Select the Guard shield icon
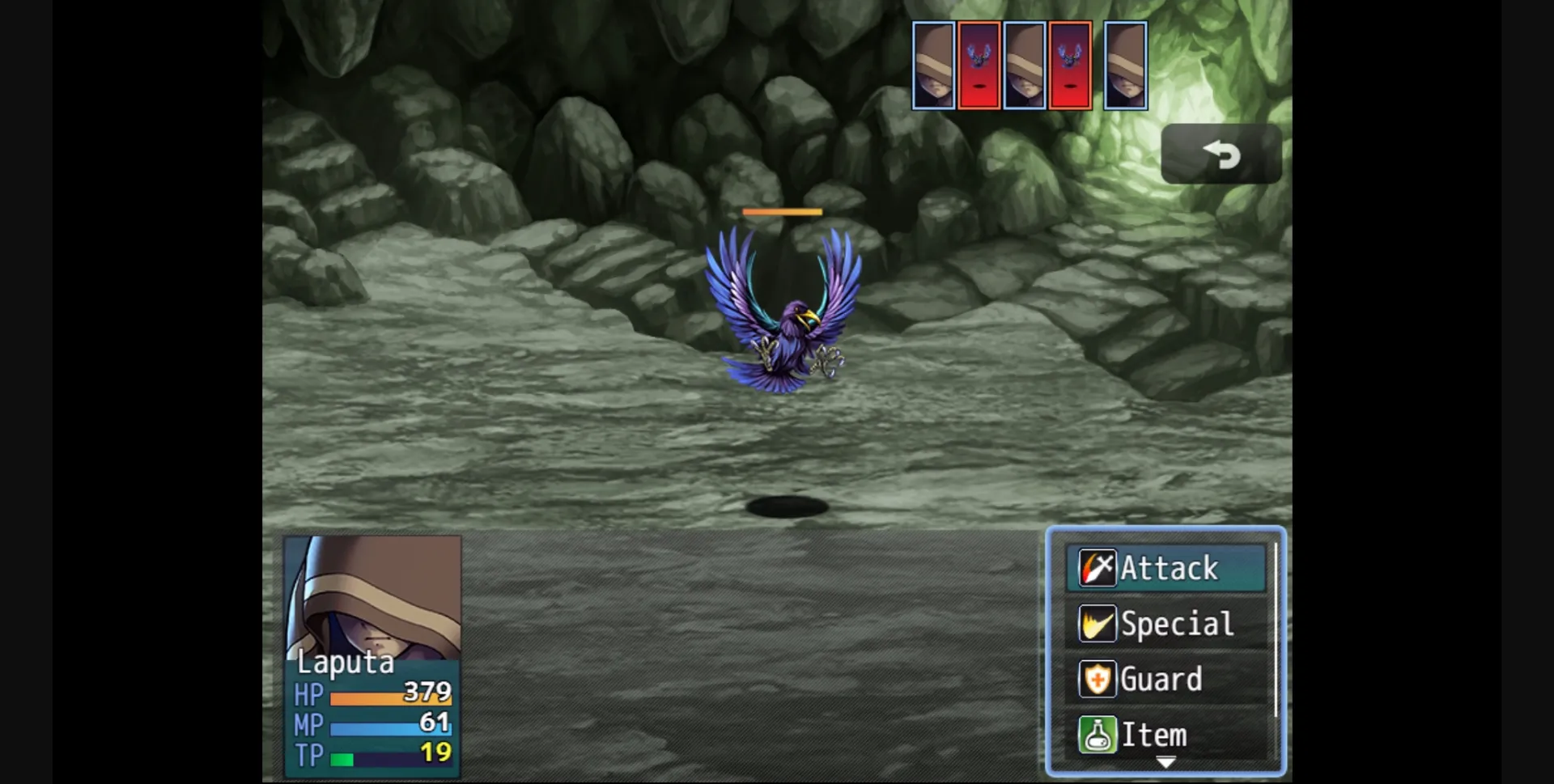This screenshot has width=1554, height=784. (x=1098, y=679)
